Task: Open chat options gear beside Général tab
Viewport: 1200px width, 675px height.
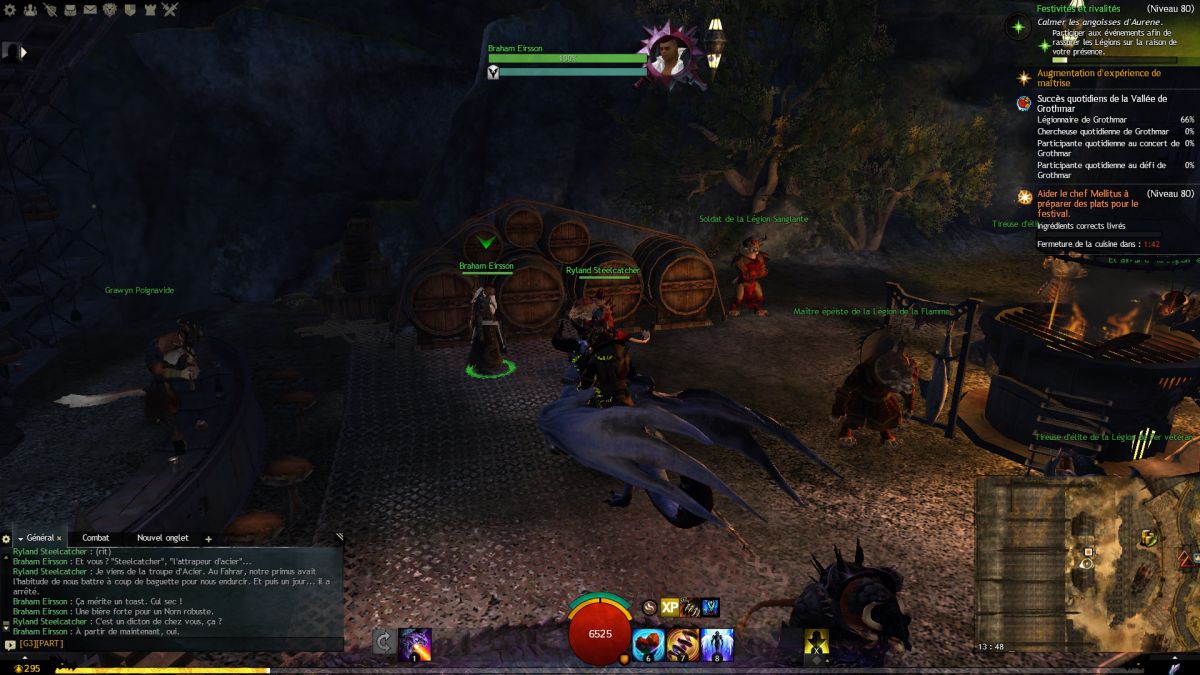Action: [6, 539]
